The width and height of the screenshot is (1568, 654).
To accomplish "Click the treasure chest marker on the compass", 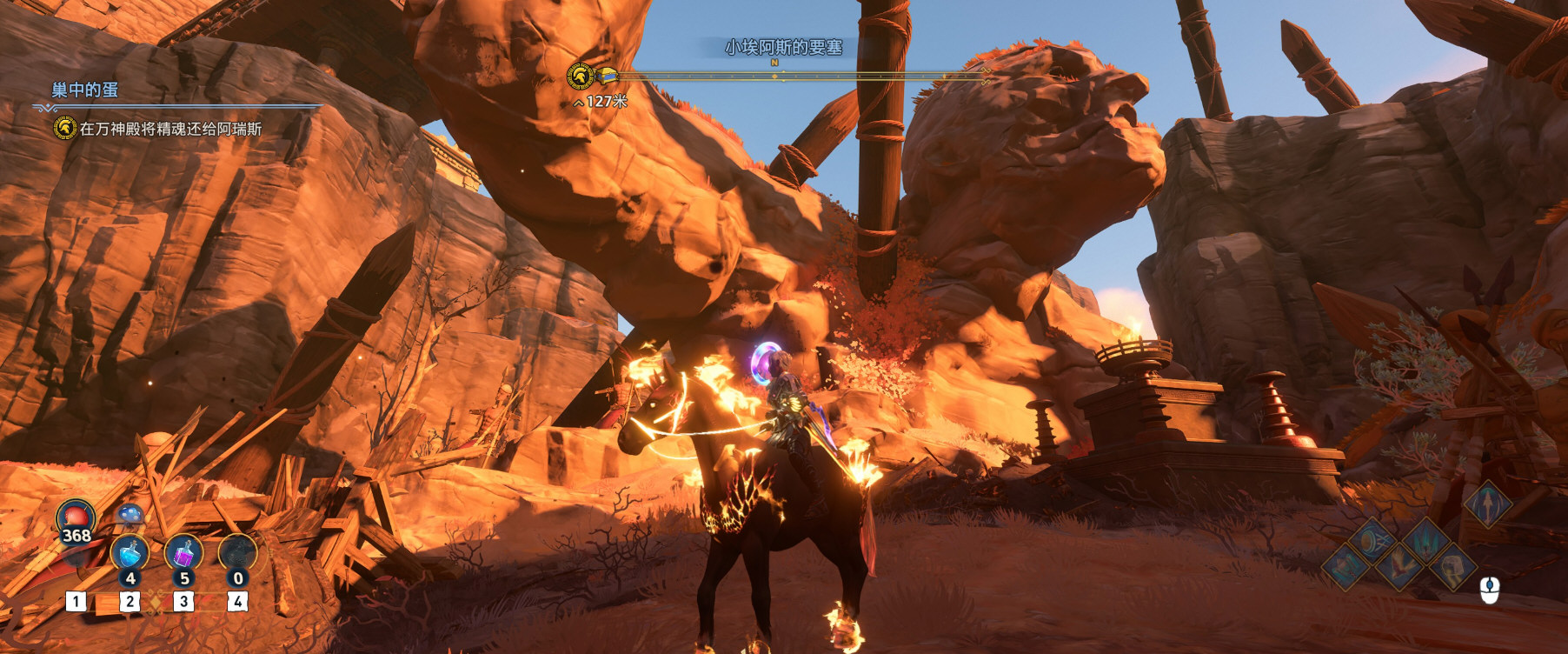I will (x=606, y=77).
